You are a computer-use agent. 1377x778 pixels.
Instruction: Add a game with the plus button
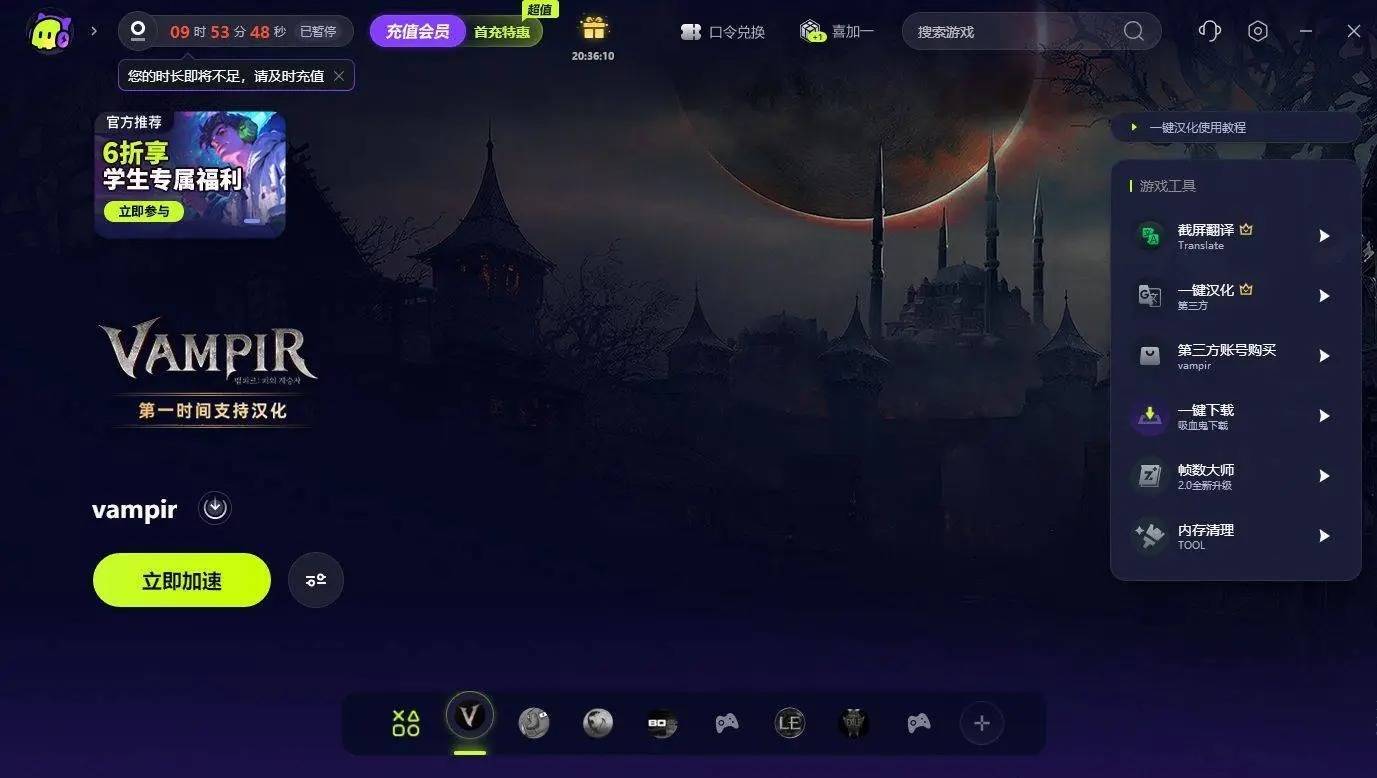[982, 723]
